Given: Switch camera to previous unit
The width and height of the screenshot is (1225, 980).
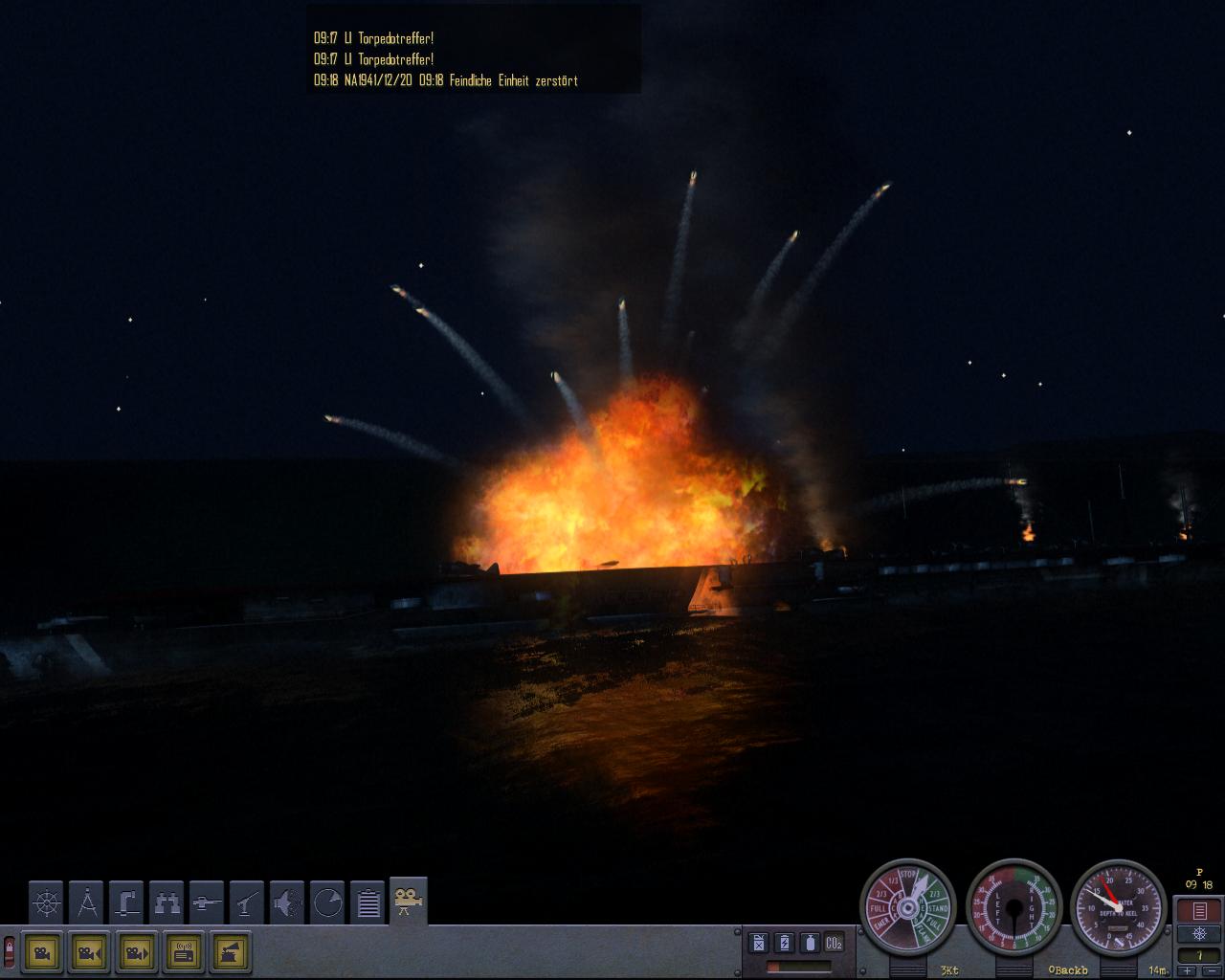Looking at the screenshot, I should click(89, 952).
